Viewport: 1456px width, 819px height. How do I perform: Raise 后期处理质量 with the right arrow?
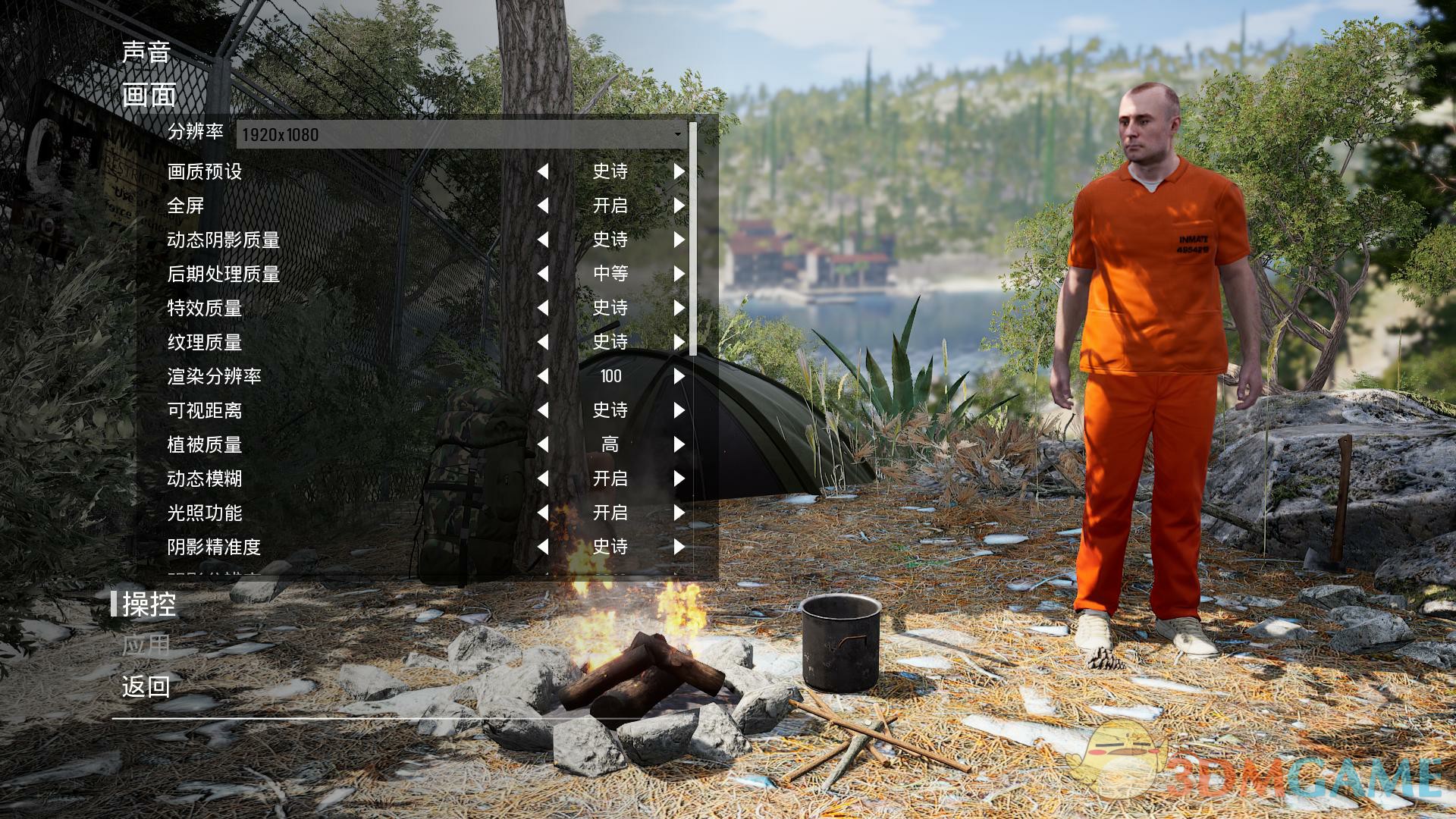(679, 275)
